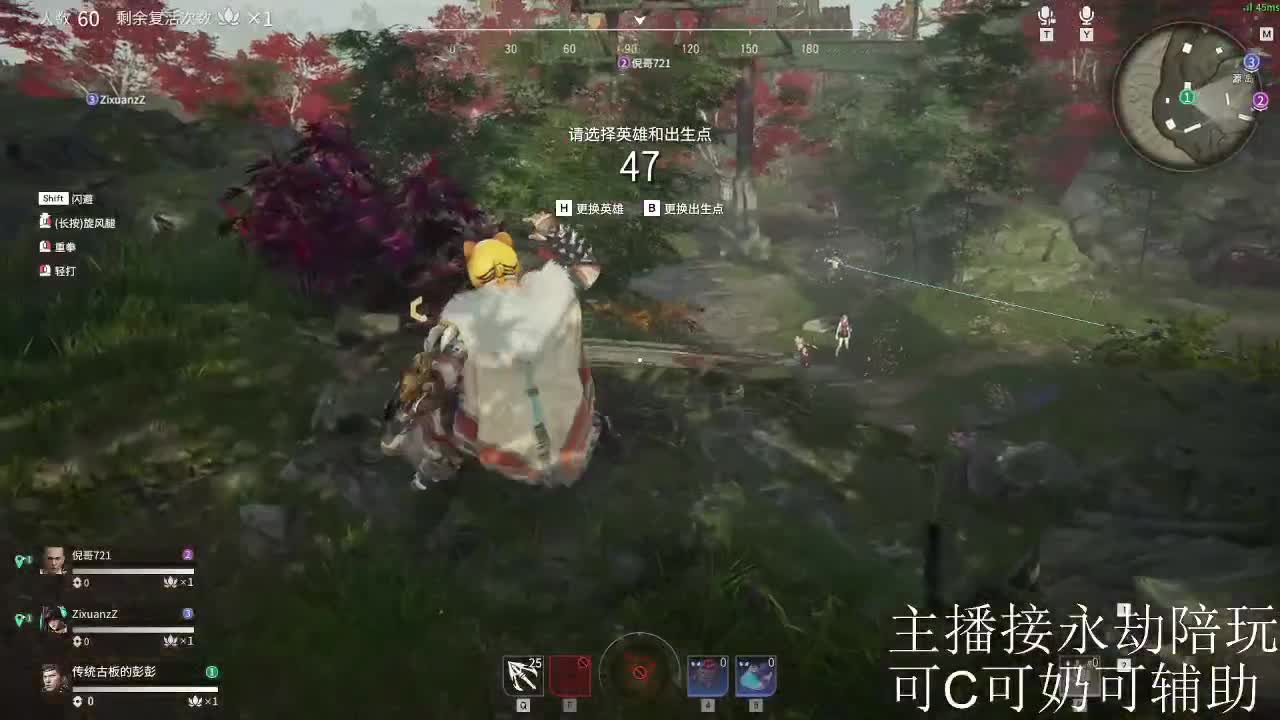Click the 旋风腿 right-mouse skill icon
Screen dimensions: 1280x720
(46, 222)
